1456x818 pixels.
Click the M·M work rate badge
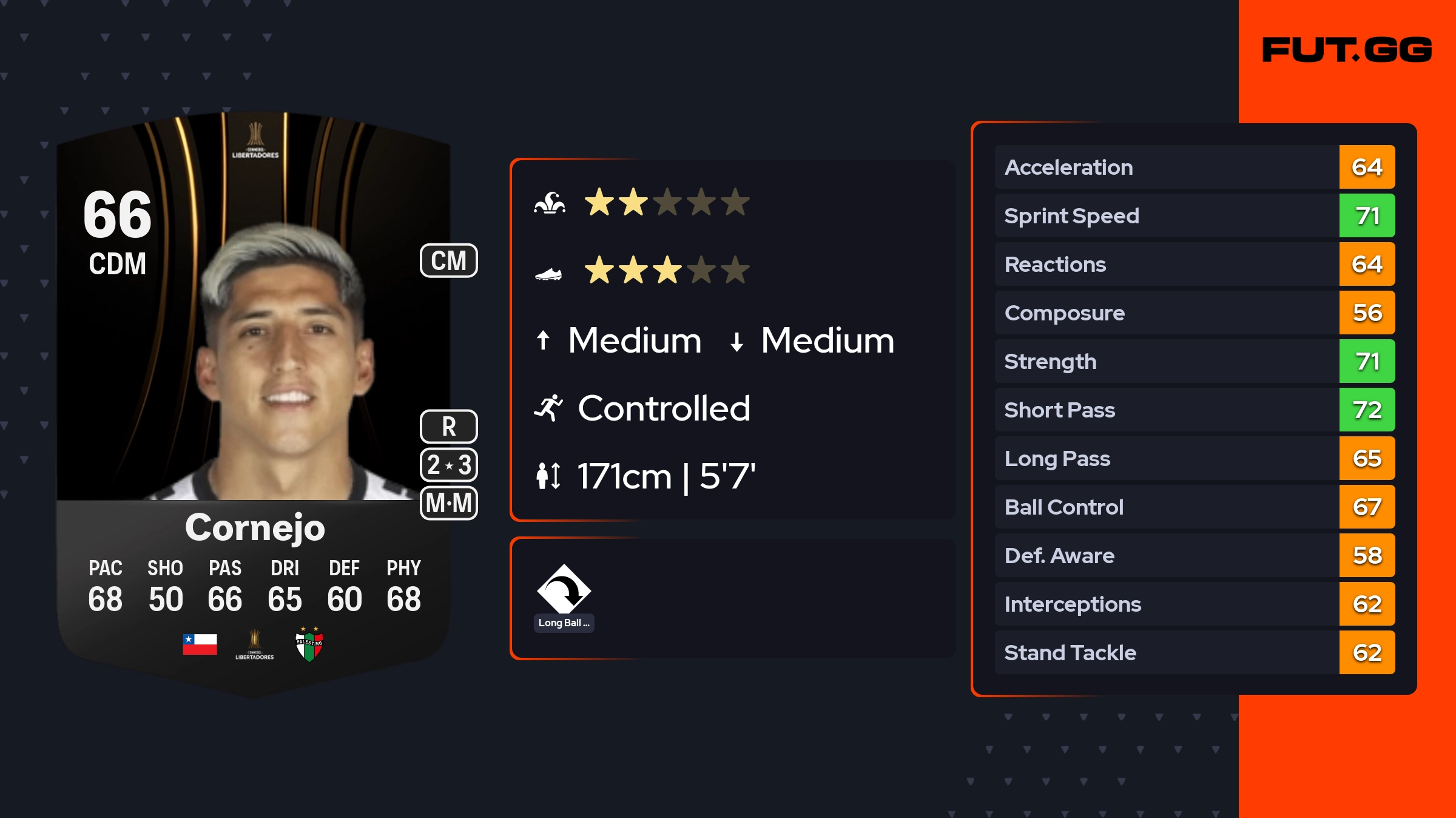pyautogui.click(x=449, y=503)
